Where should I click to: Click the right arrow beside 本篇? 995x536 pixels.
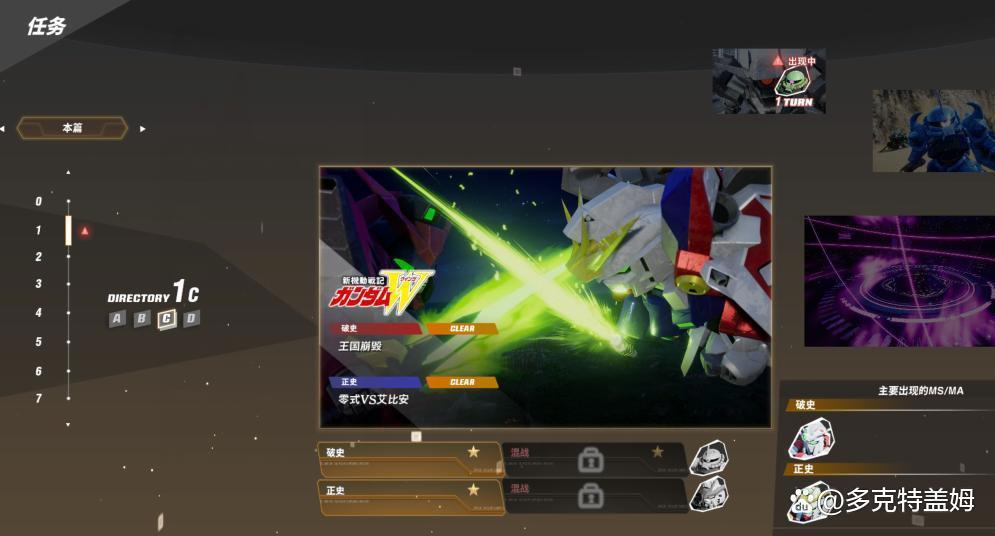coord(143,128)
